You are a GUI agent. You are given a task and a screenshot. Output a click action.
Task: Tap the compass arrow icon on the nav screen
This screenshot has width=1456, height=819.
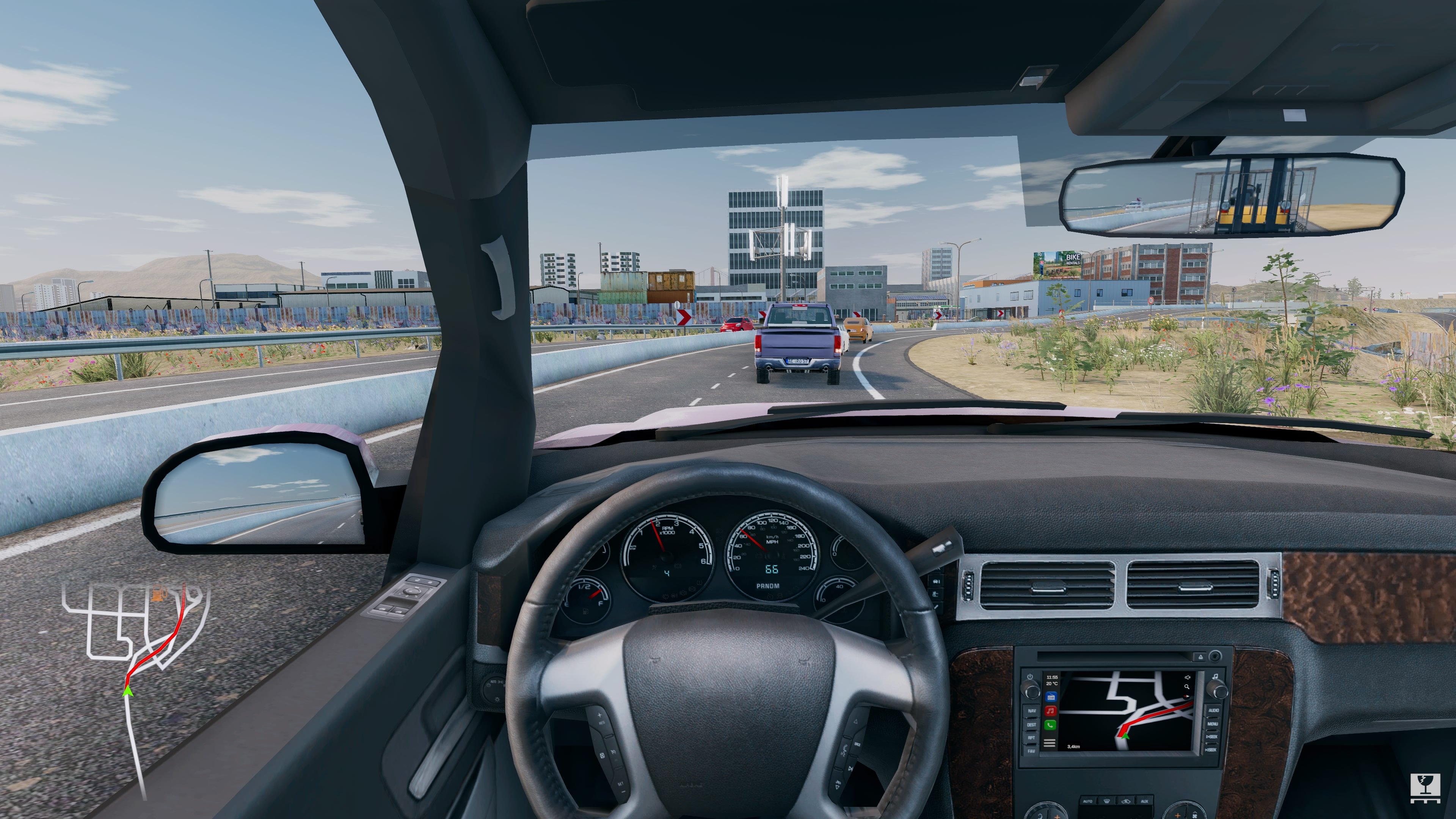click(x=1187, y=697)
